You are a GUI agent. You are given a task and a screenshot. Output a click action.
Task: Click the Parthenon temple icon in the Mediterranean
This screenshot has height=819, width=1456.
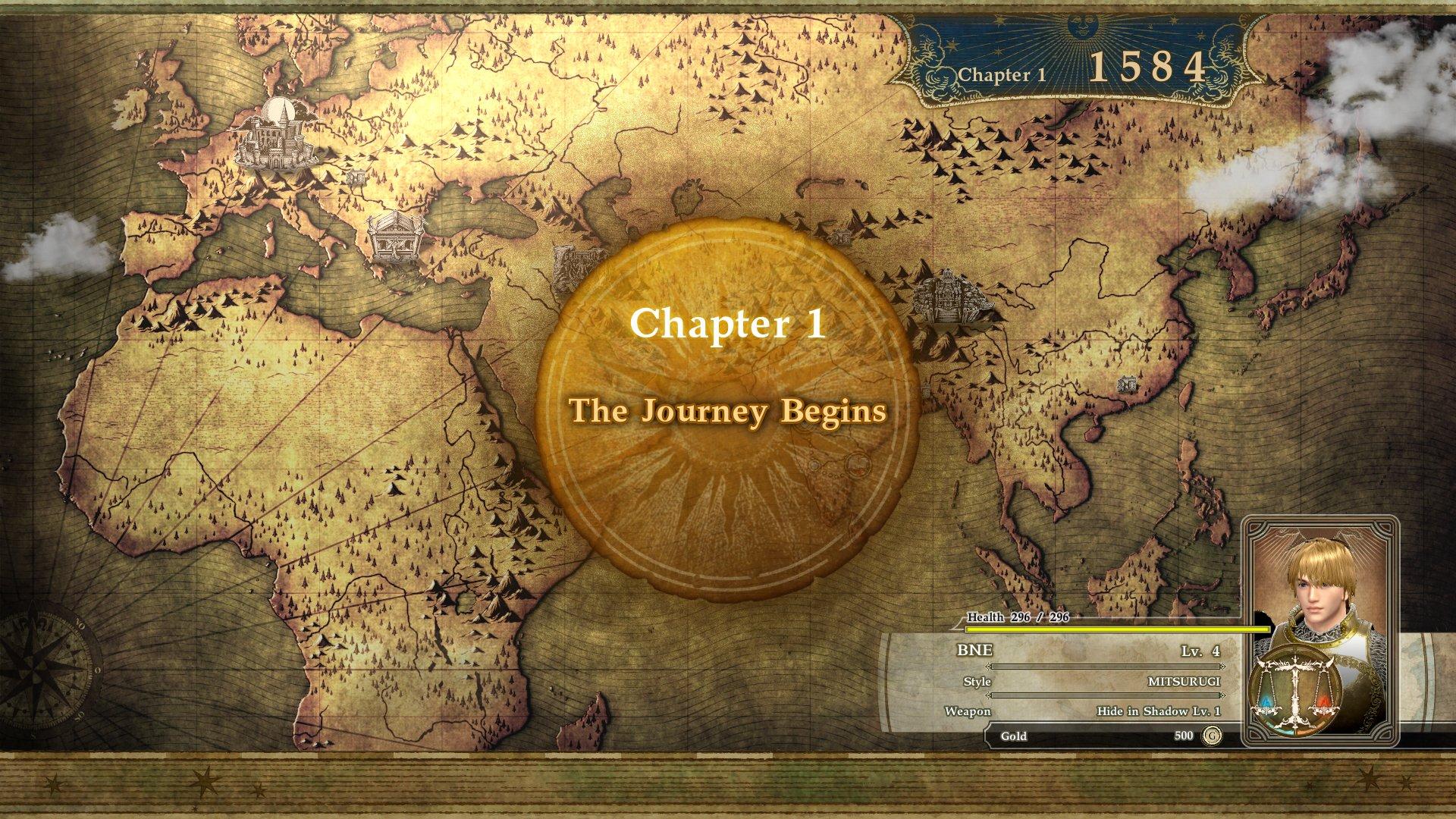[394, 239]
